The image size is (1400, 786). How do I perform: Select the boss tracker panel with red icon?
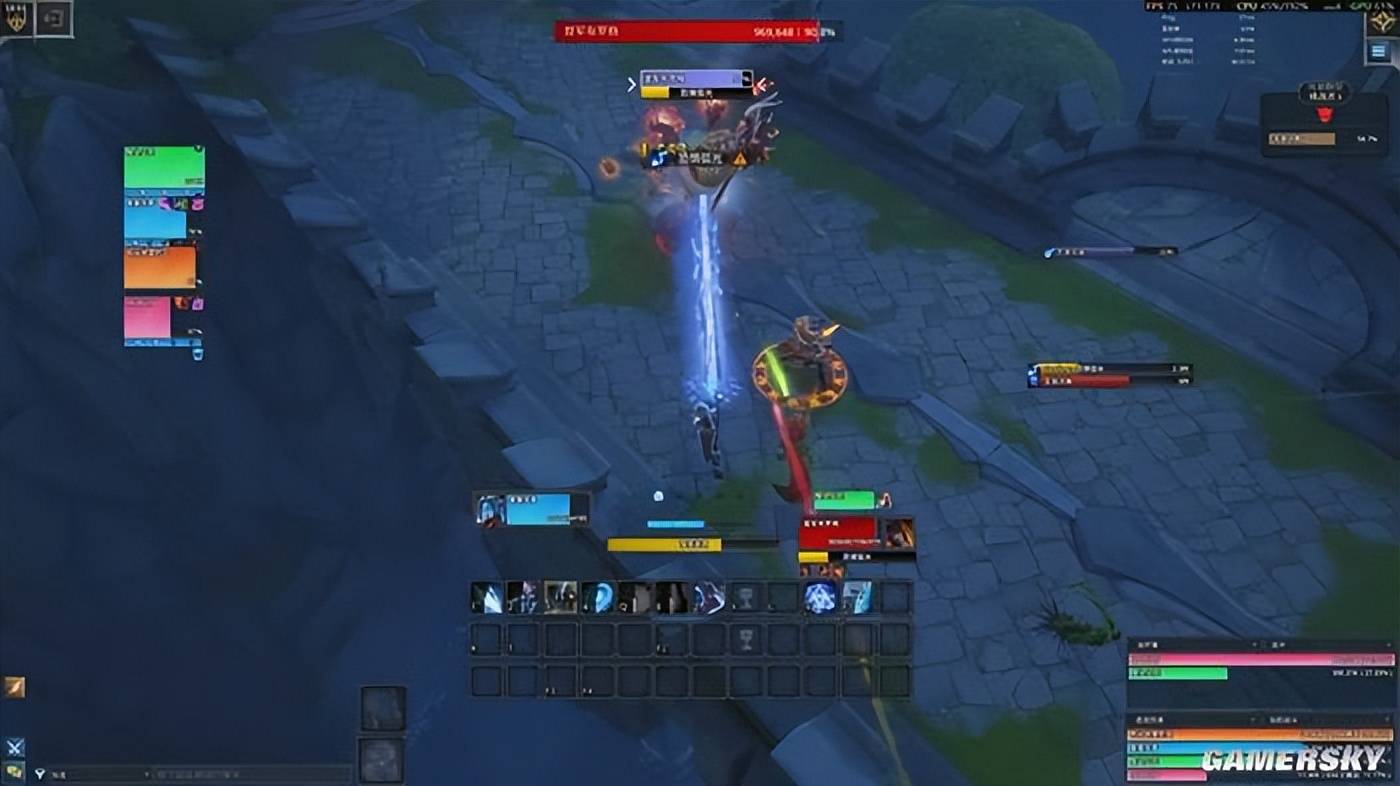1323,124
